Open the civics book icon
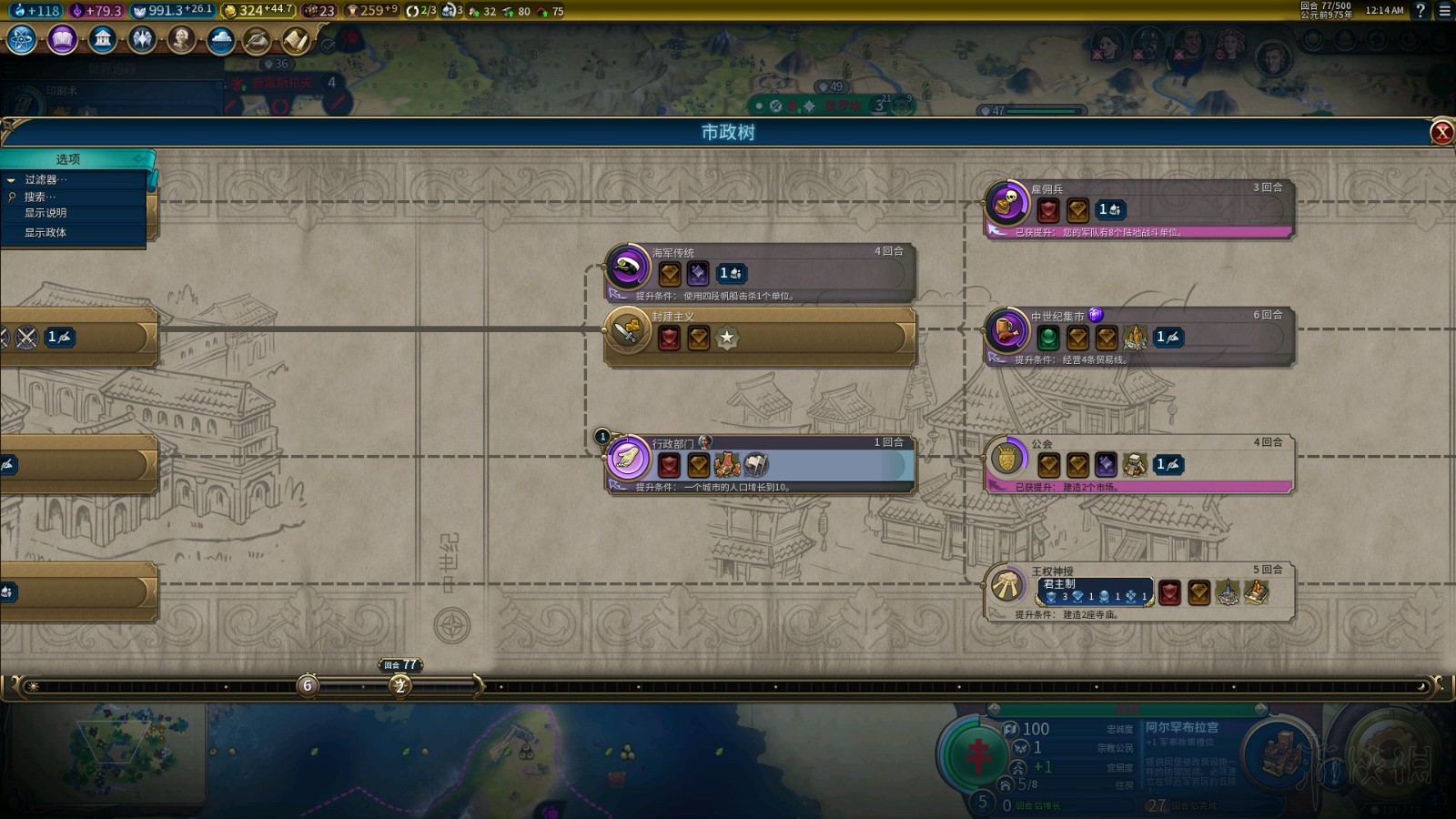The width and height of the screenshot is (1456, 819). pos(62,40)
